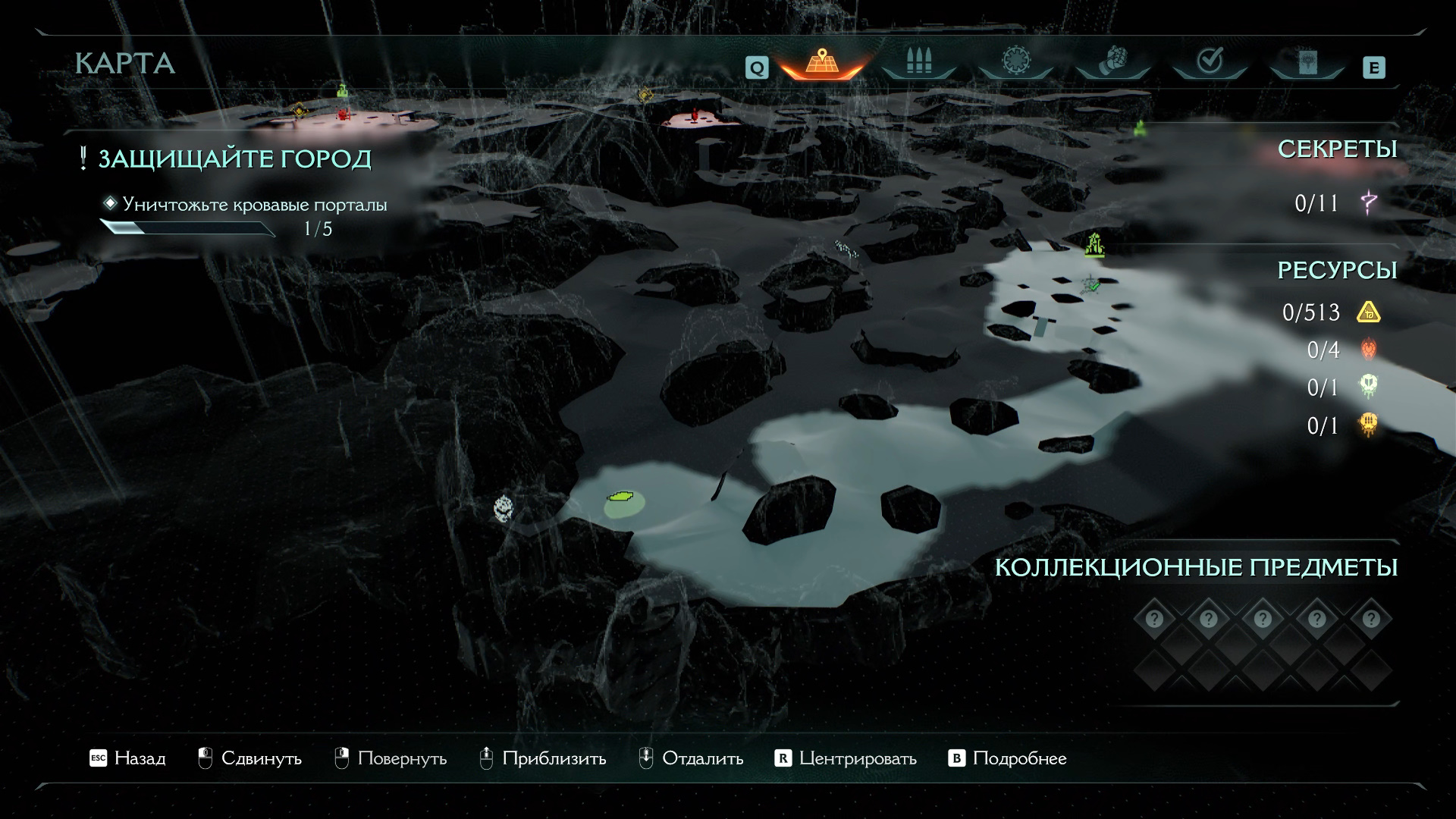Click the «Защищайте город» objective title

pos(234,159)
